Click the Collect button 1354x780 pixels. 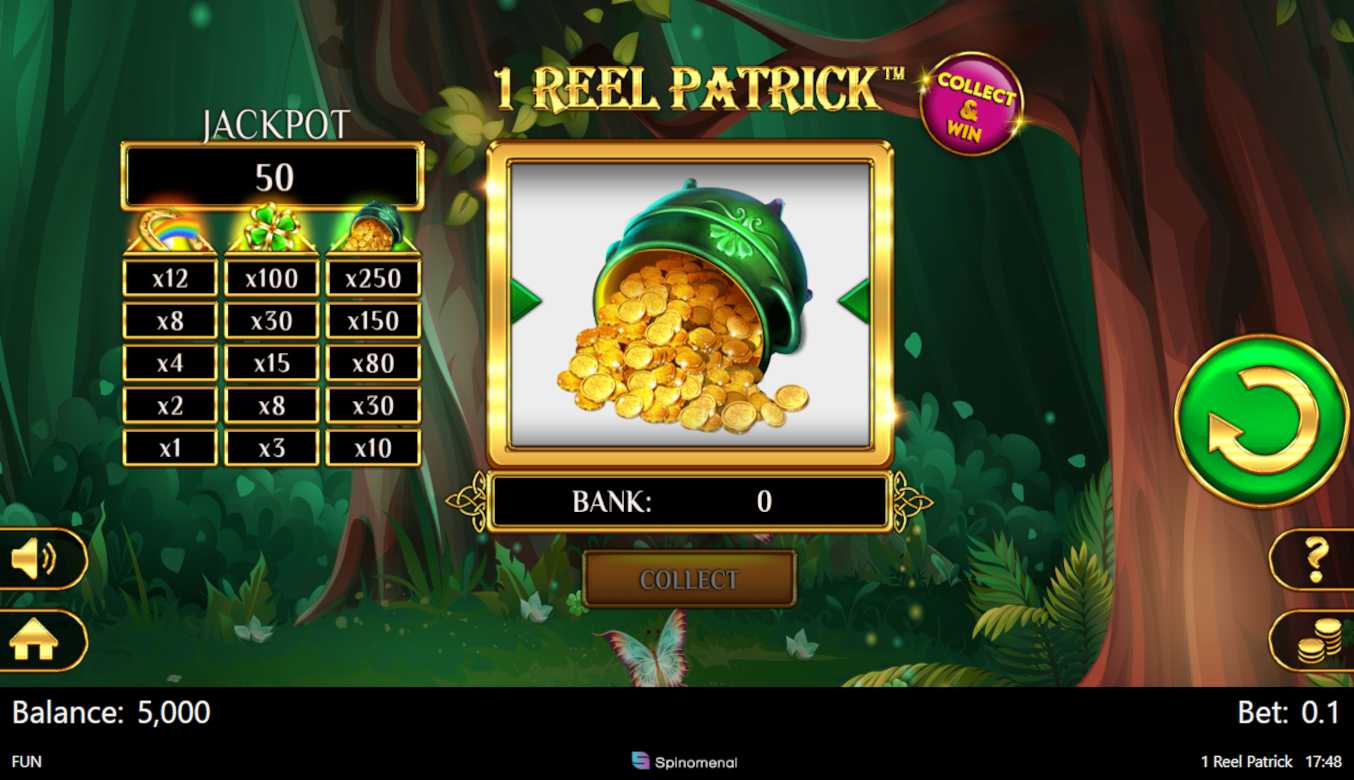(x=689, y=579)
